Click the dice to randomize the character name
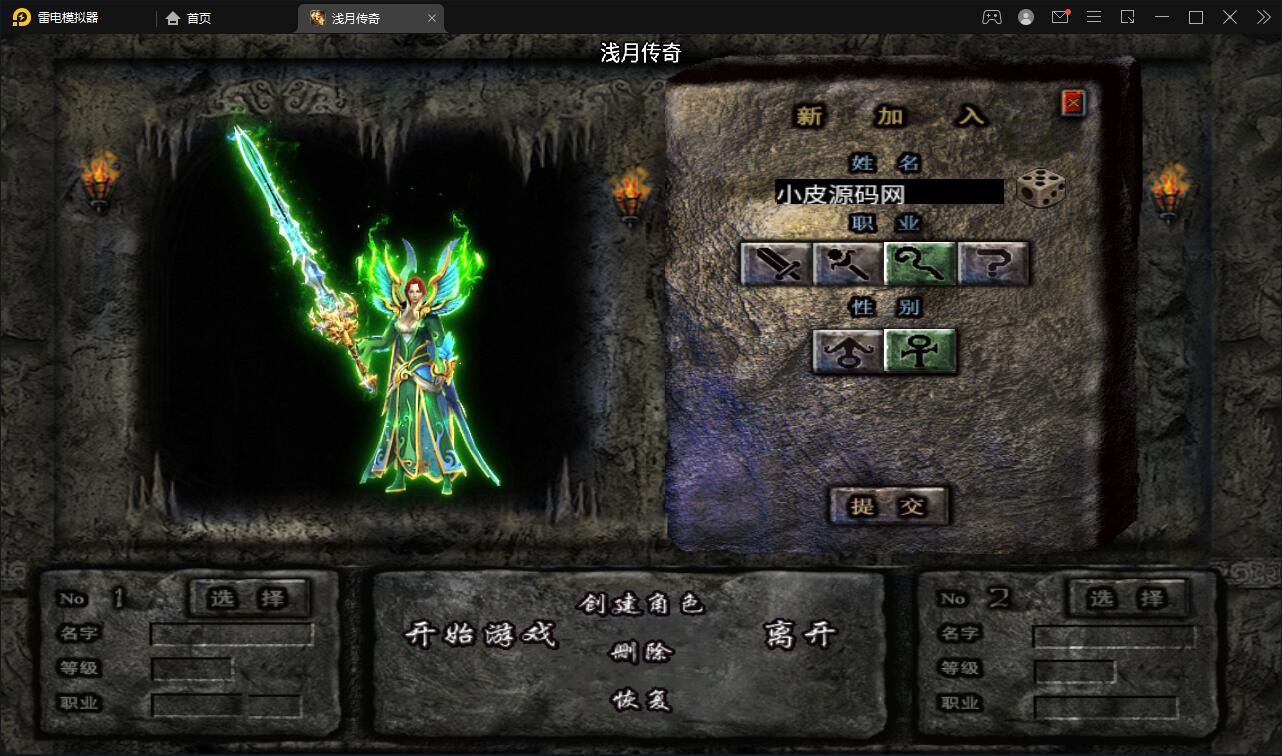1282x756 pixels. [x=1041, y=190]
